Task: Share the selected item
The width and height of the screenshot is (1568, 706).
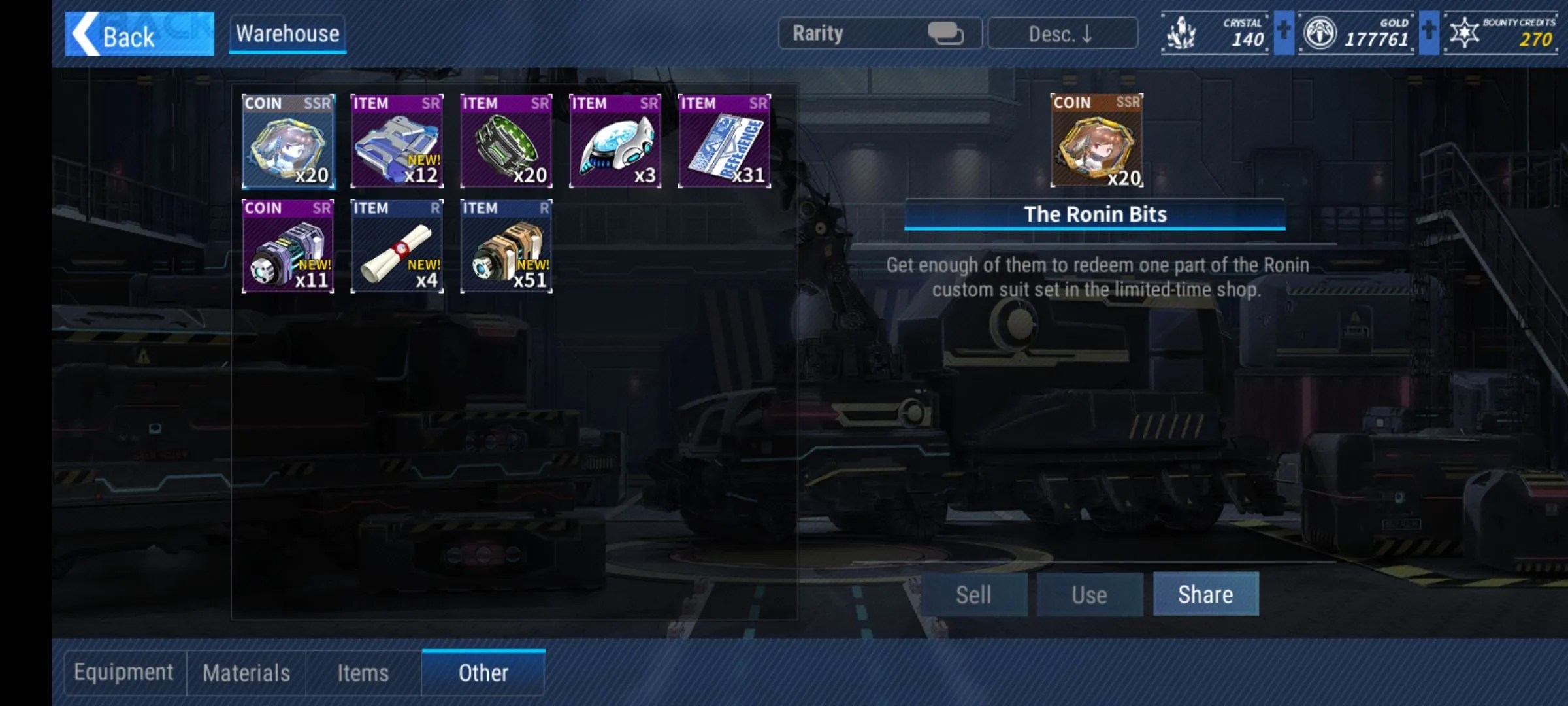Action: 1205,594
